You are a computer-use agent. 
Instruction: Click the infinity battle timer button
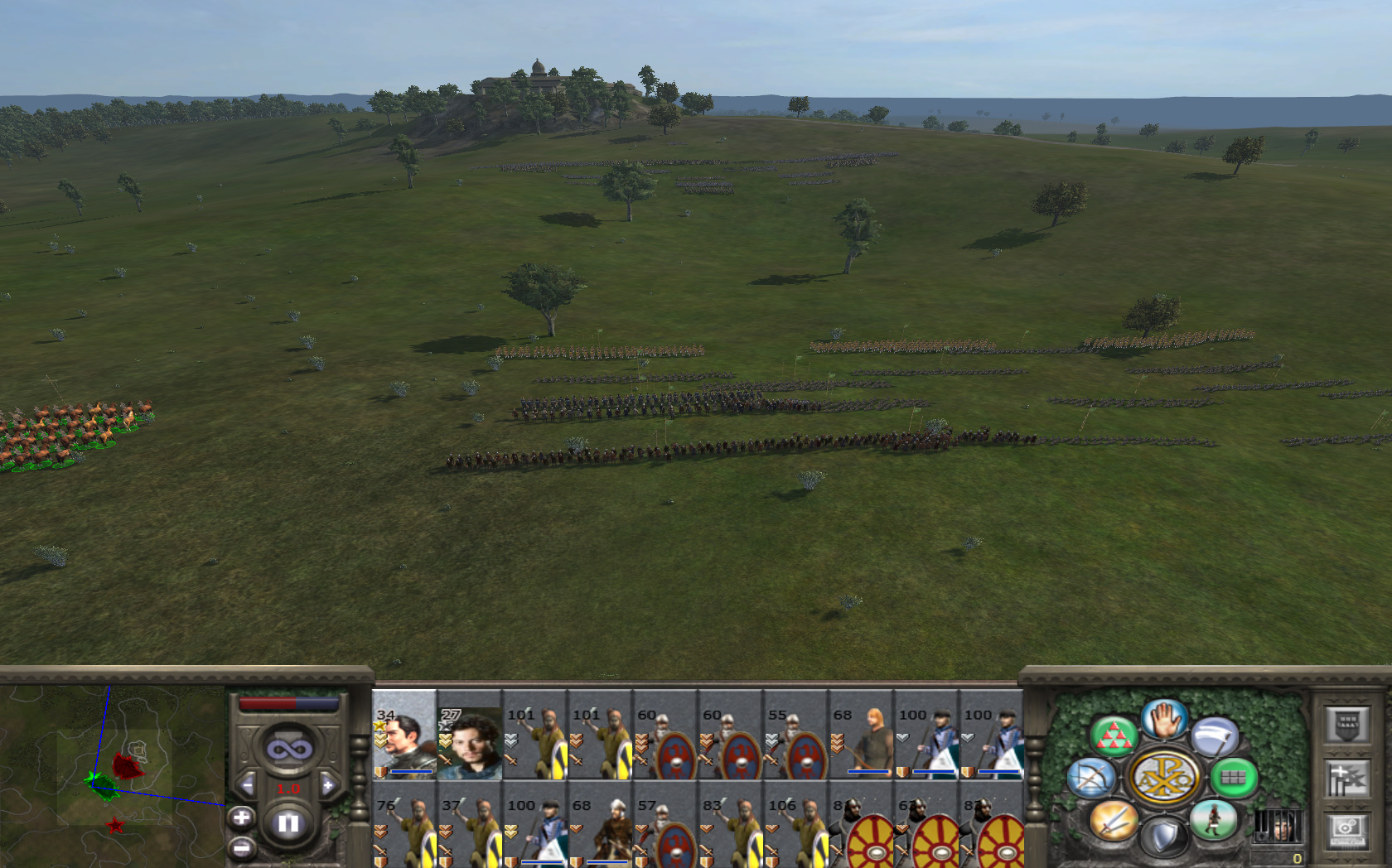pos(288,750)
